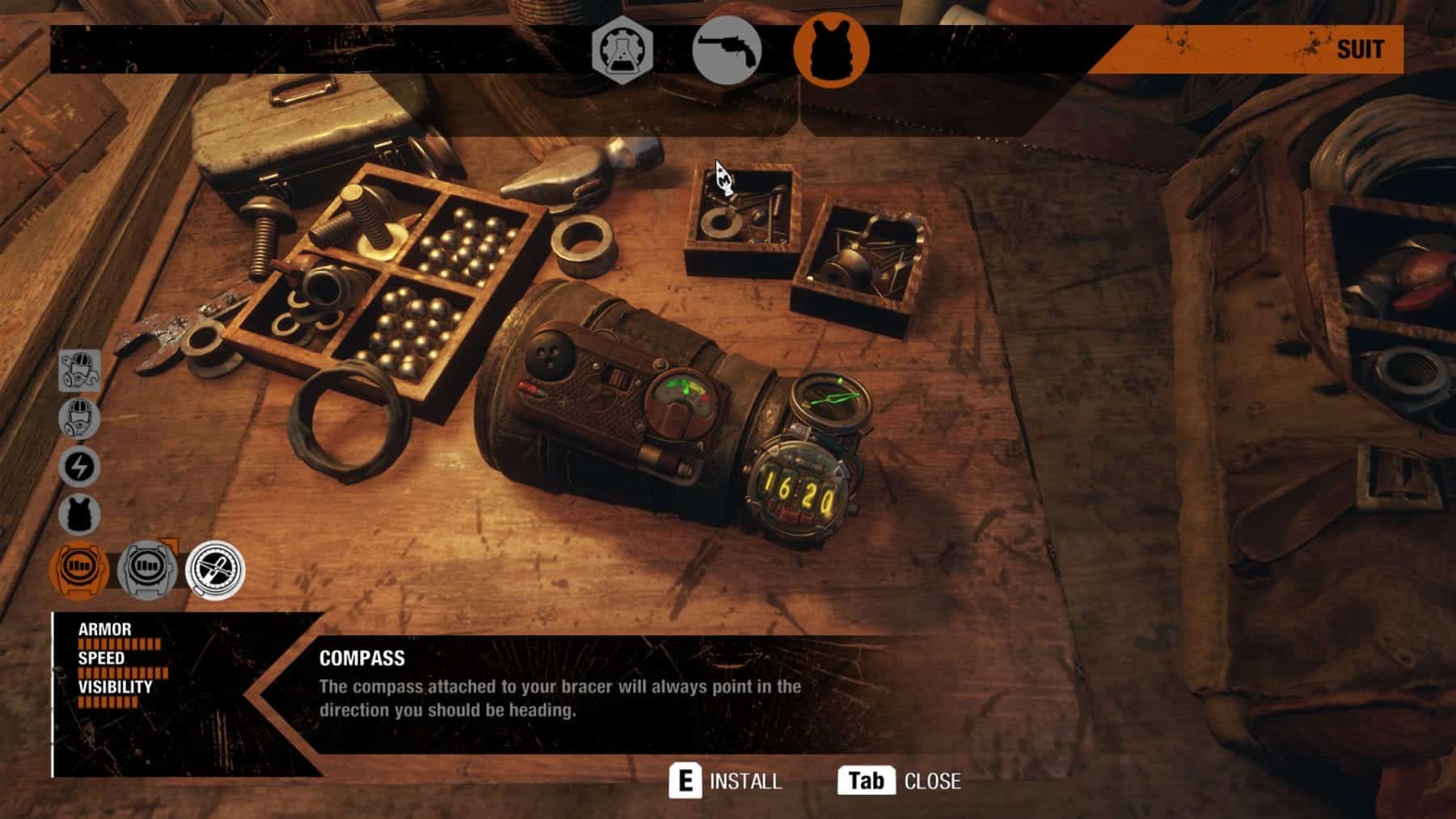
Task: Select the orange wristwatch bracer category
Action: (79, 569)
